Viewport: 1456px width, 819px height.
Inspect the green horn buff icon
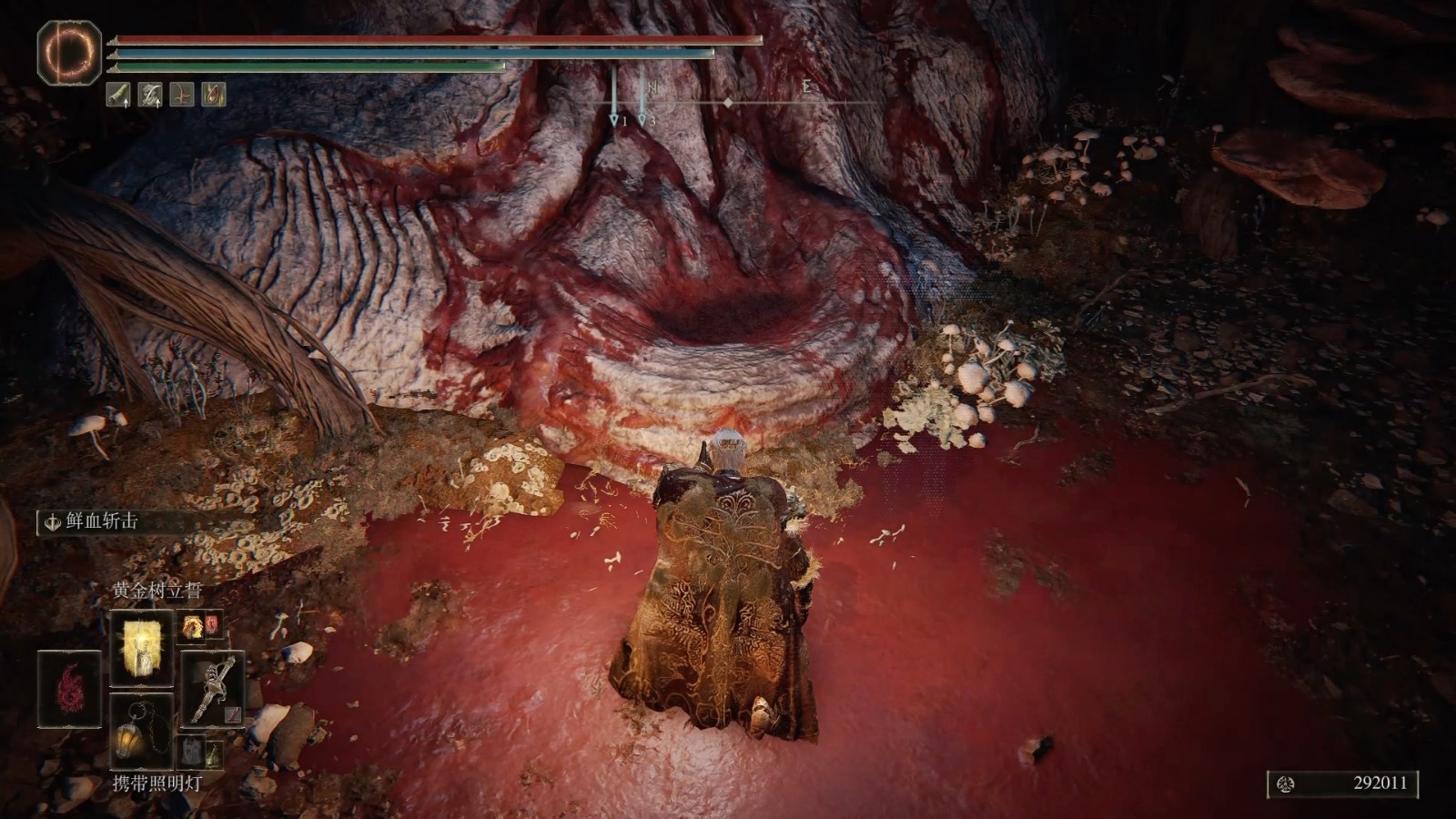click(118, 94)
